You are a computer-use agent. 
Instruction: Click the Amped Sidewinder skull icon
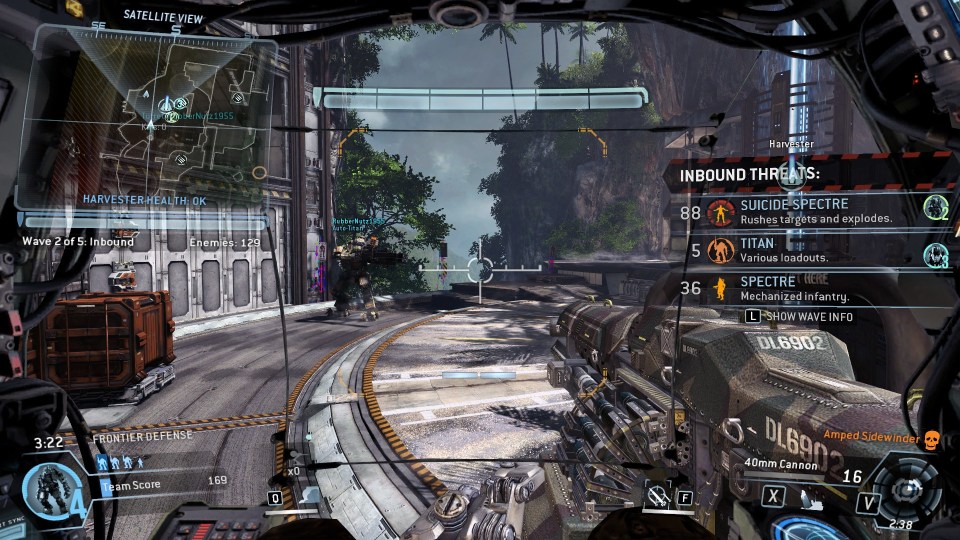[931, 436]
